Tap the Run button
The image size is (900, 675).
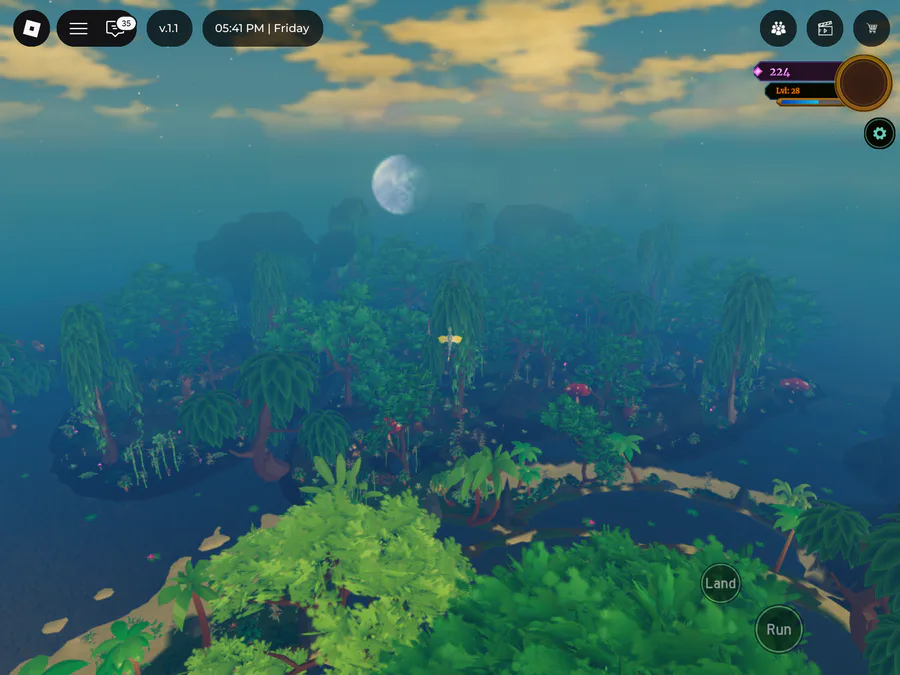click(x=778, y=629)
